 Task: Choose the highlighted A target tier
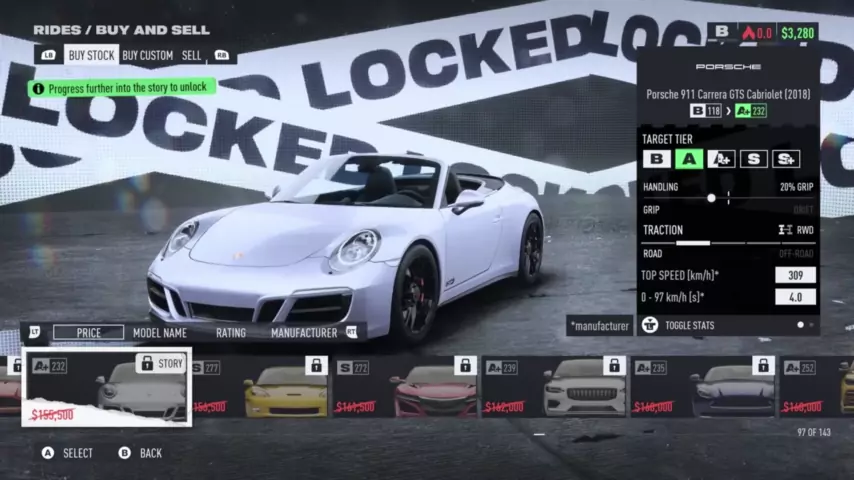coord(688,158)
